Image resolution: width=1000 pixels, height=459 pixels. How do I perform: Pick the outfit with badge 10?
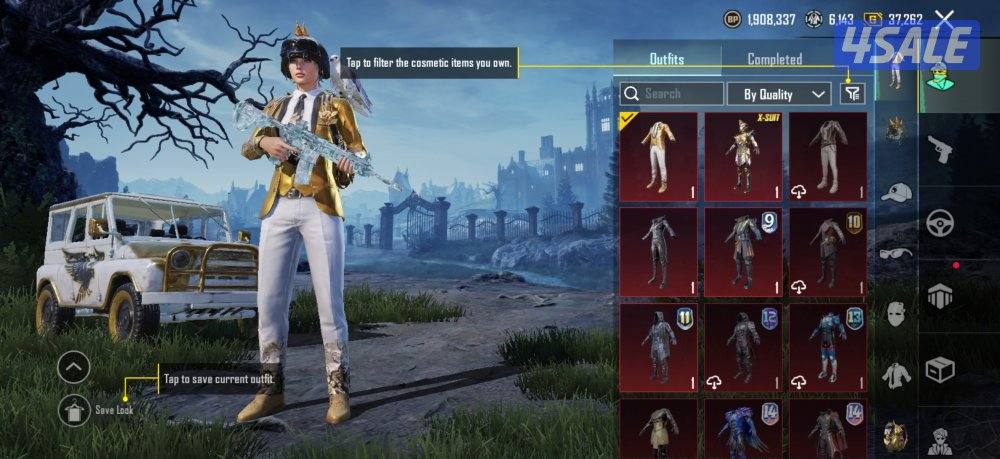[x=828, y=252]
